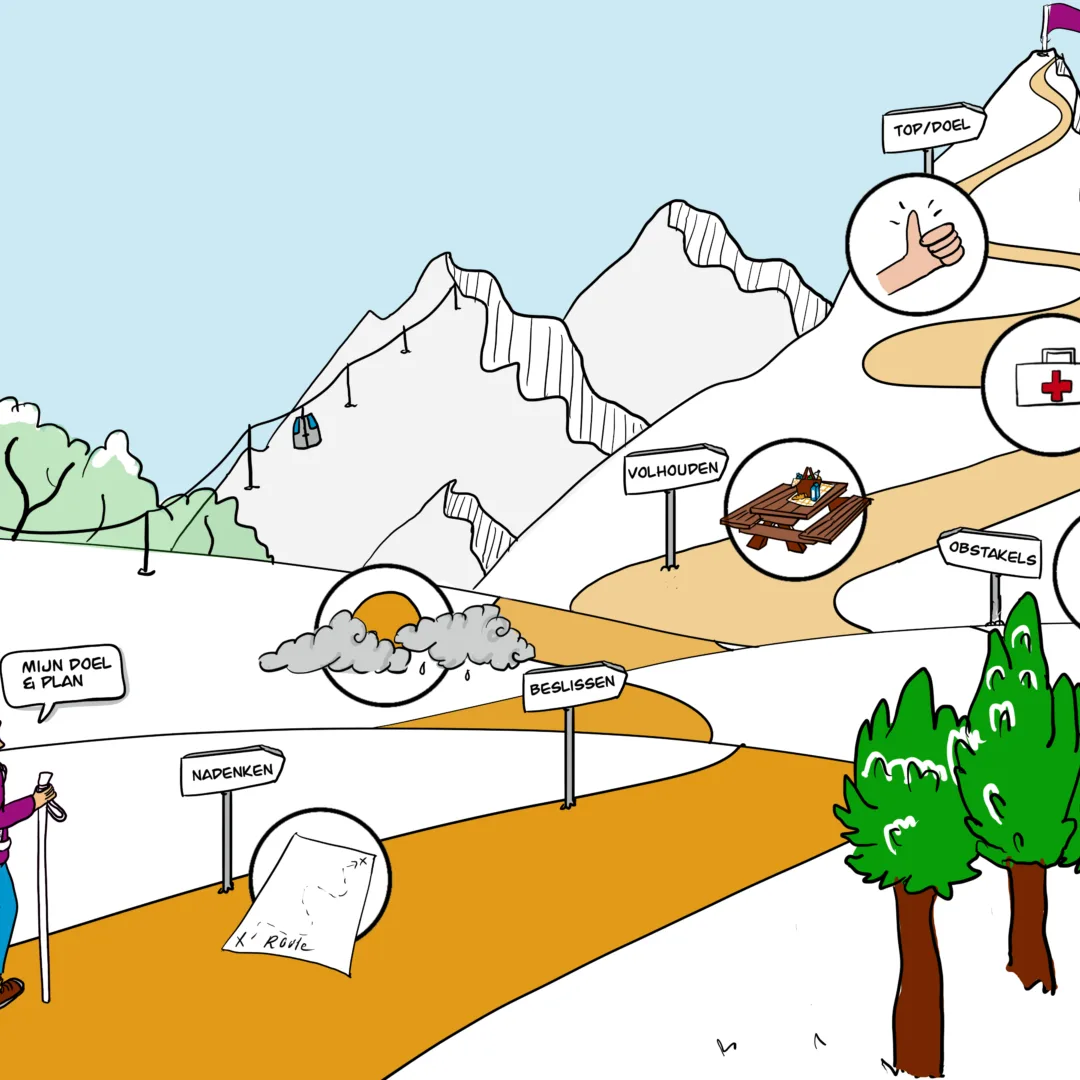Click the Volhouden signpost

pyautogui.click(x=675, y=470)
